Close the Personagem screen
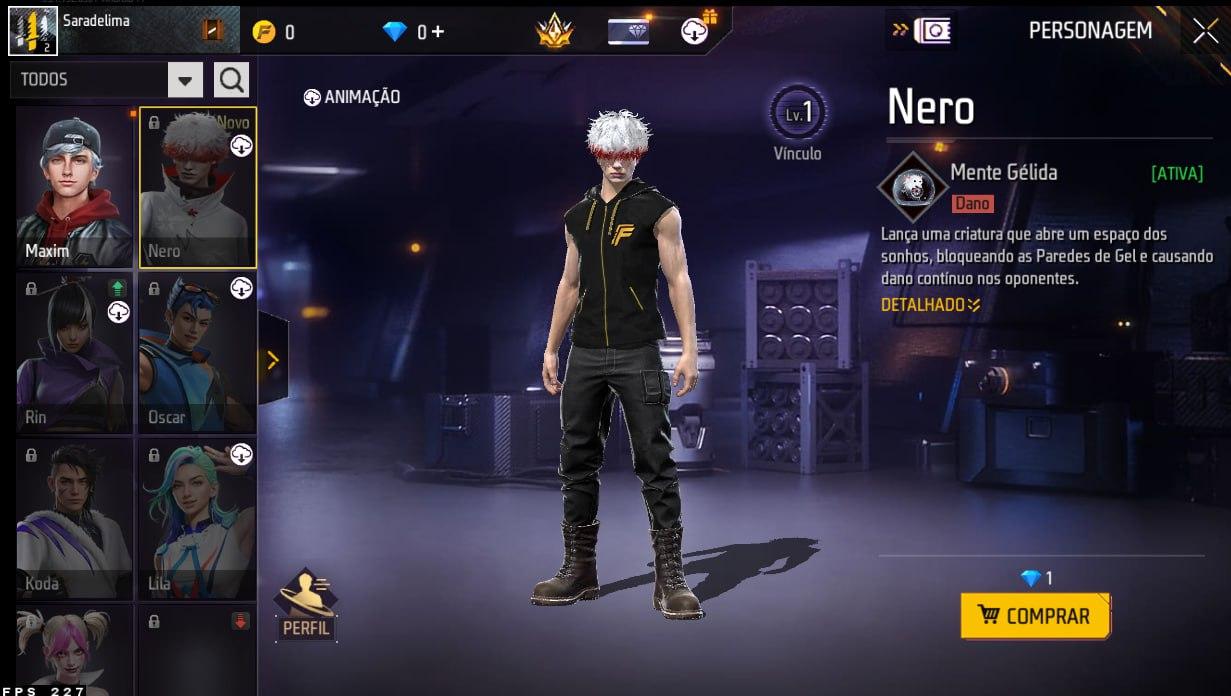1231x696 pixels. point(1205,31)
